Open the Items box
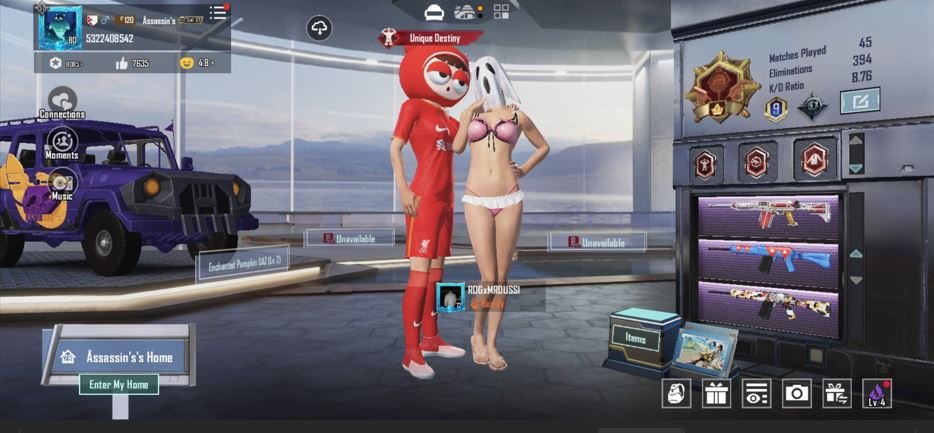Image resolution: width=934 pixels, height=433 pixels. point(636,339)
